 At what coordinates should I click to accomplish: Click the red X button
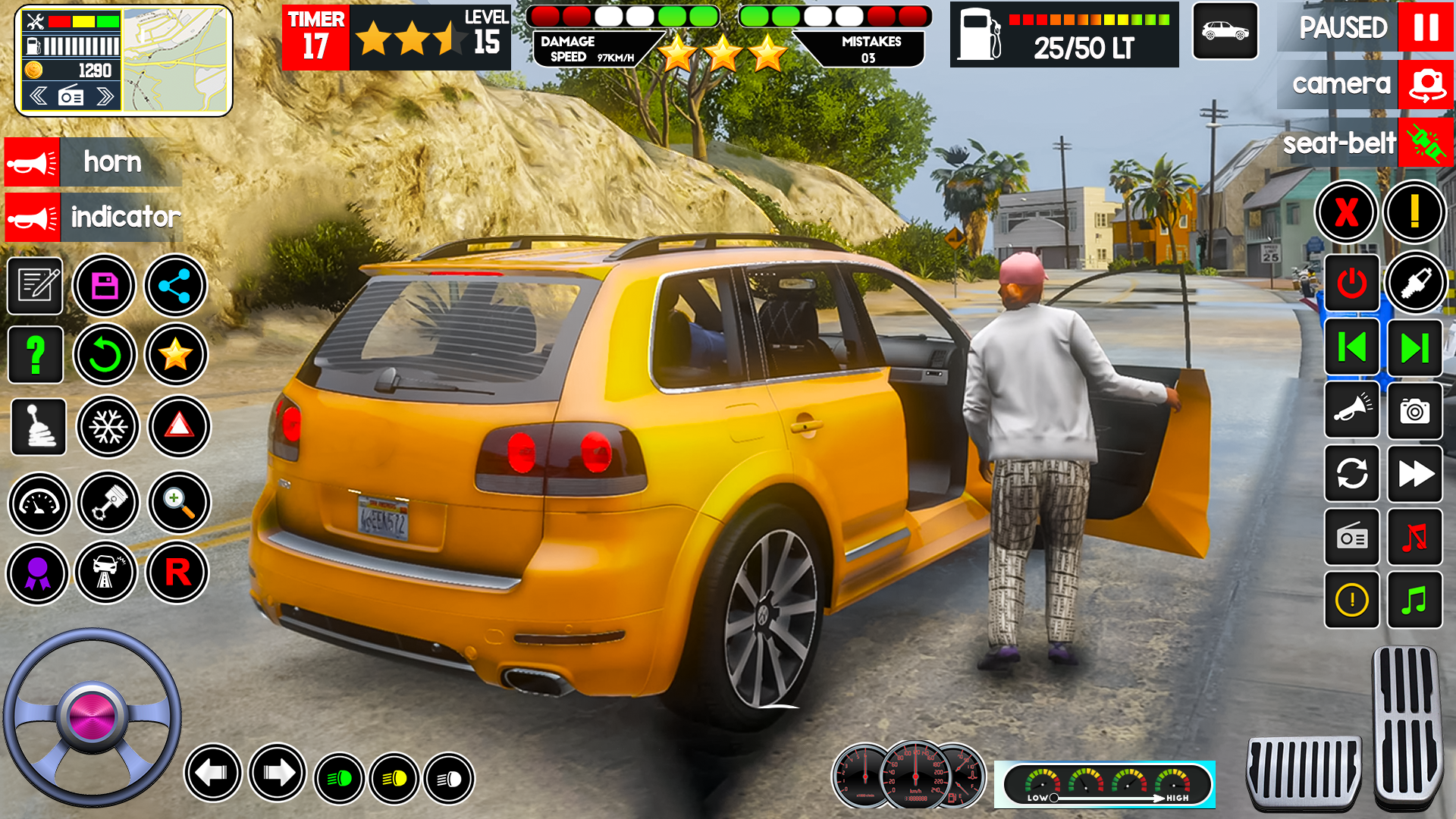pos(1346,212)
